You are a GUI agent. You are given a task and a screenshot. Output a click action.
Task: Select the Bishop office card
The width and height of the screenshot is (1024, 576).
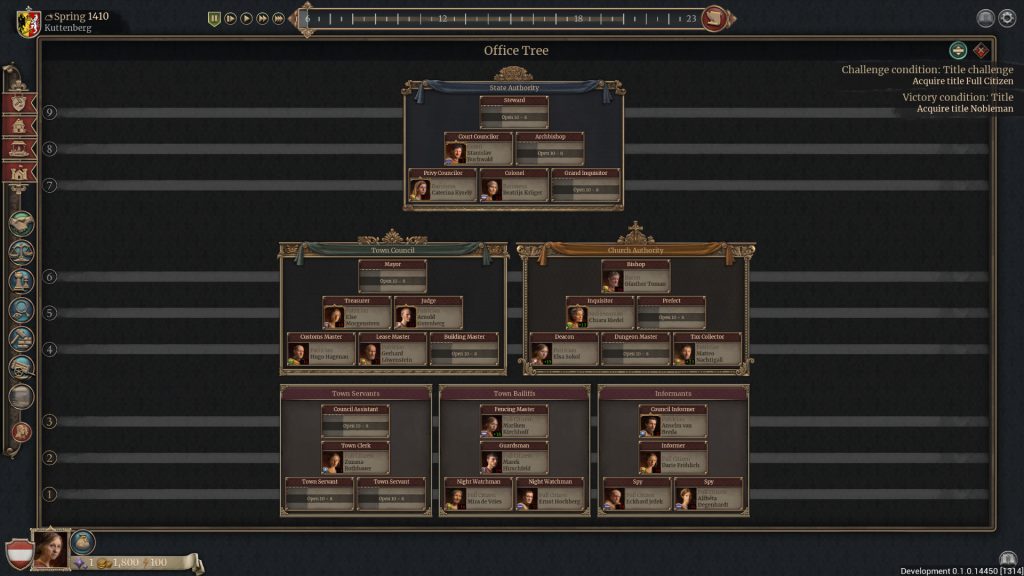tap(635, 277)
